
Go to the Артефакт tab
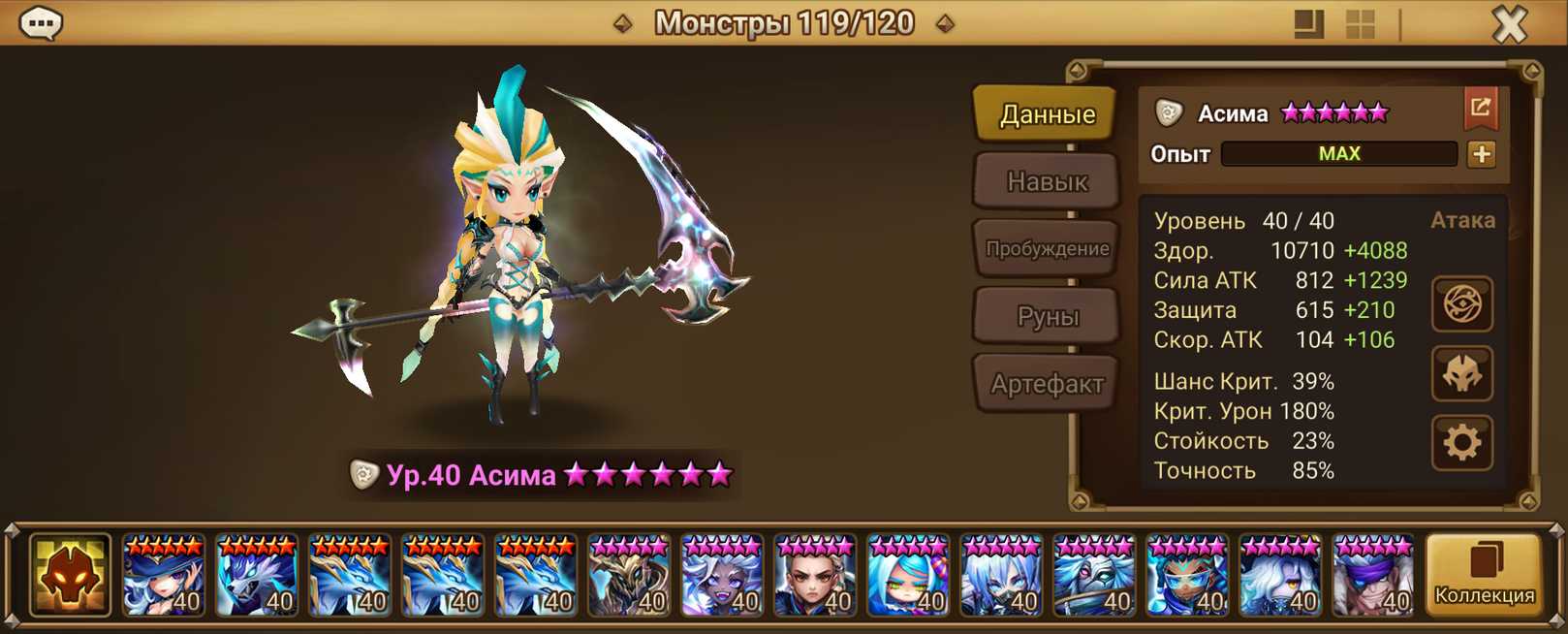click(1047, 384)
